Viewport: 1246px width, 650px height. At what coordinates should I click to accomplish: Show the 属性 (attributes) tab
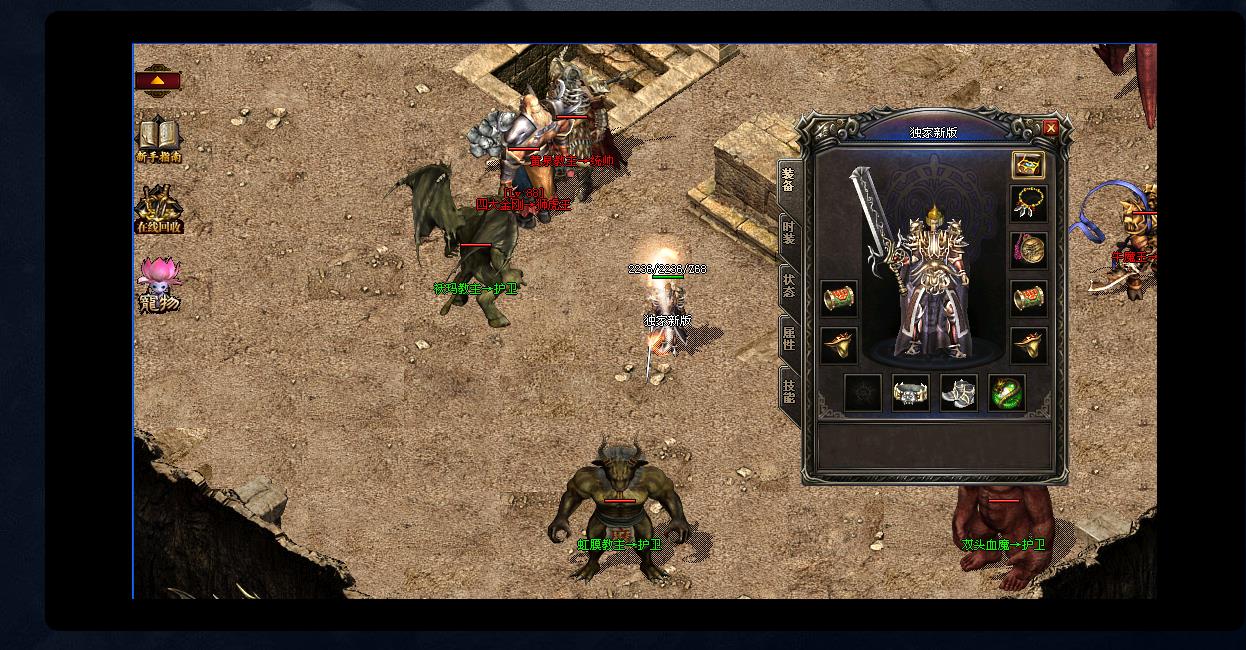[x=789, y=340]
